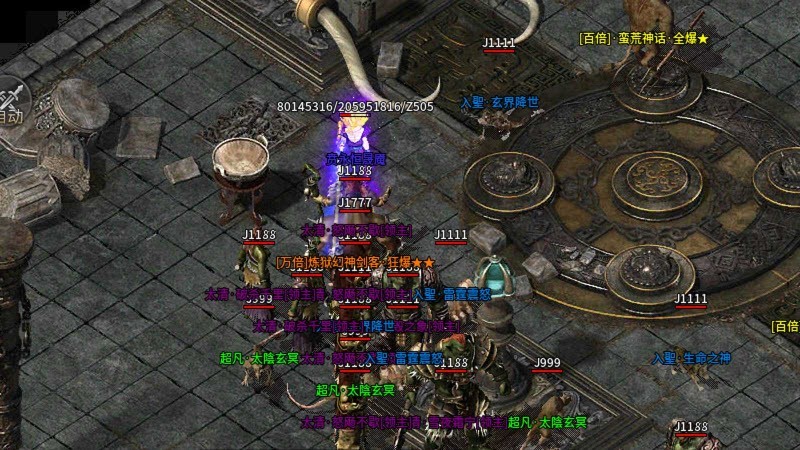The width and height of the screenshot is (800, 450).
Task: Toggle the 自动 auto-battle crossed swords button
Action: (12, 104)
